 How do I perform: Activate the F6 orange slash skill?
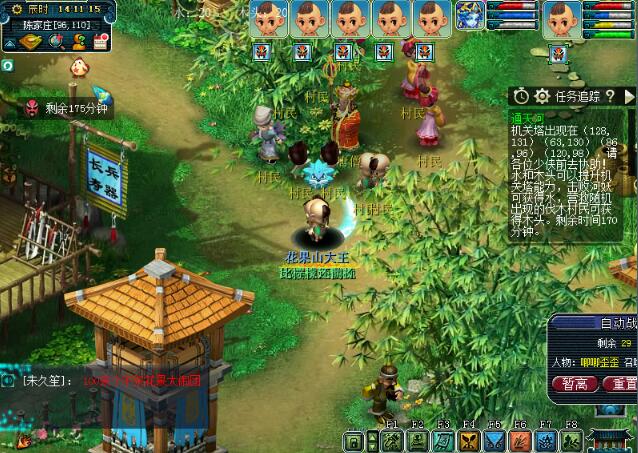[520, 441]
